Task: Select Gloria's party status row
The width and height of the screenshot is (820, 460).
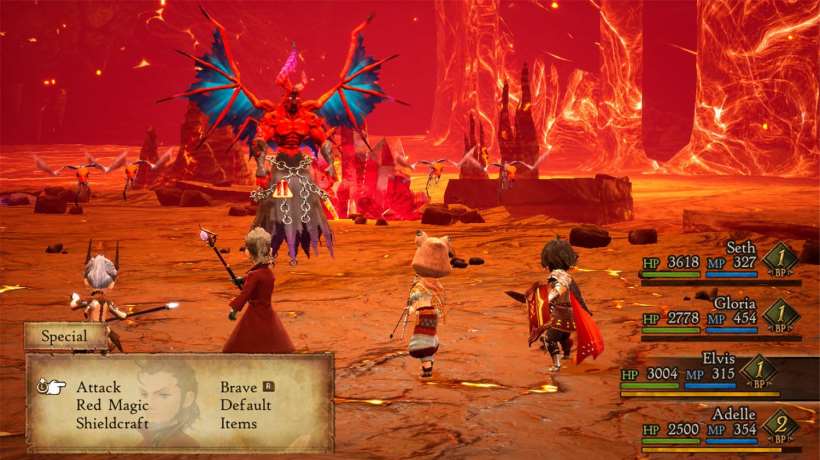Action: pos(720,315)
